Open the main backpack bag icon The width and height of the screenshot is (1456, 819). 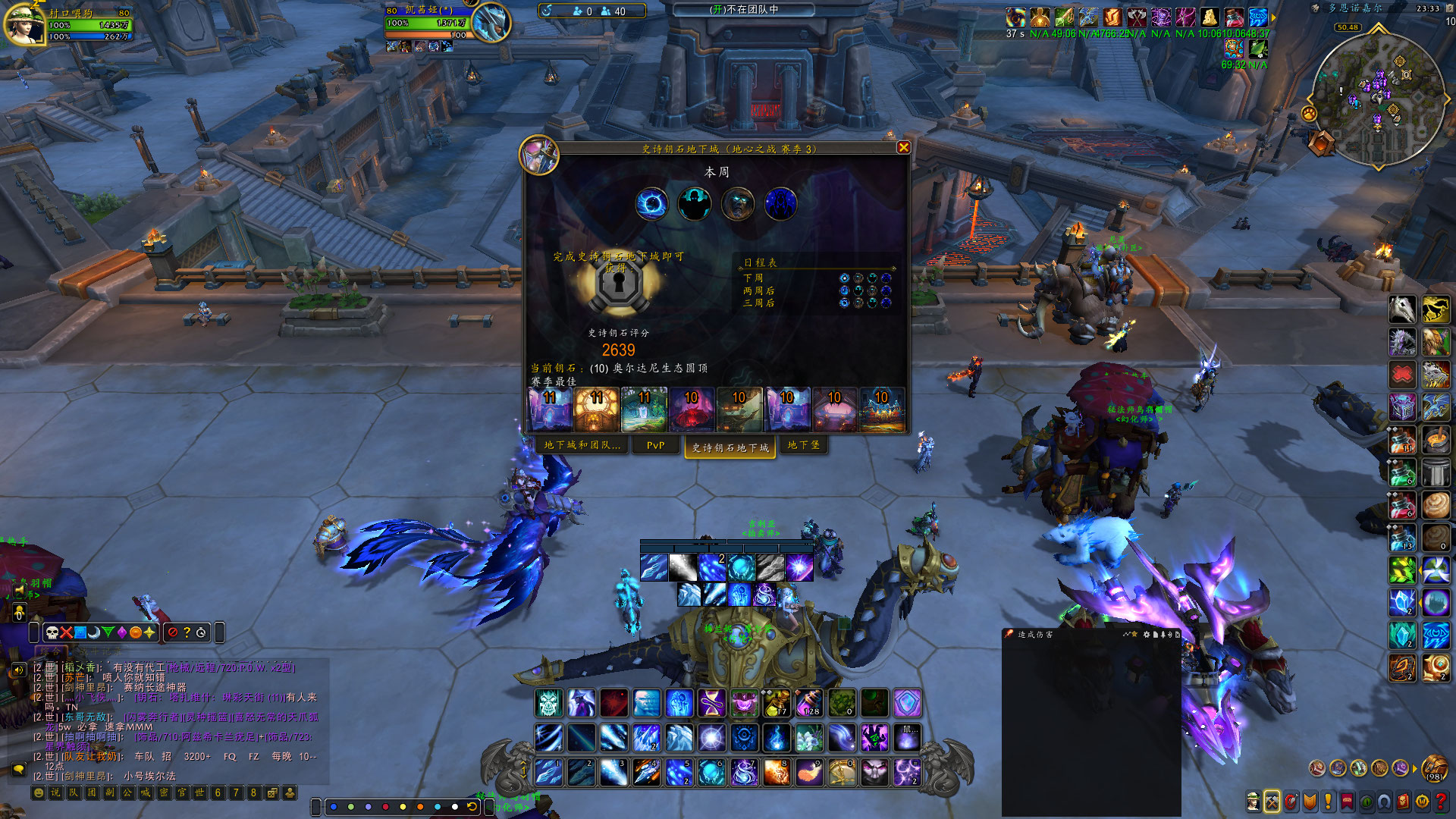point(1433,768)
